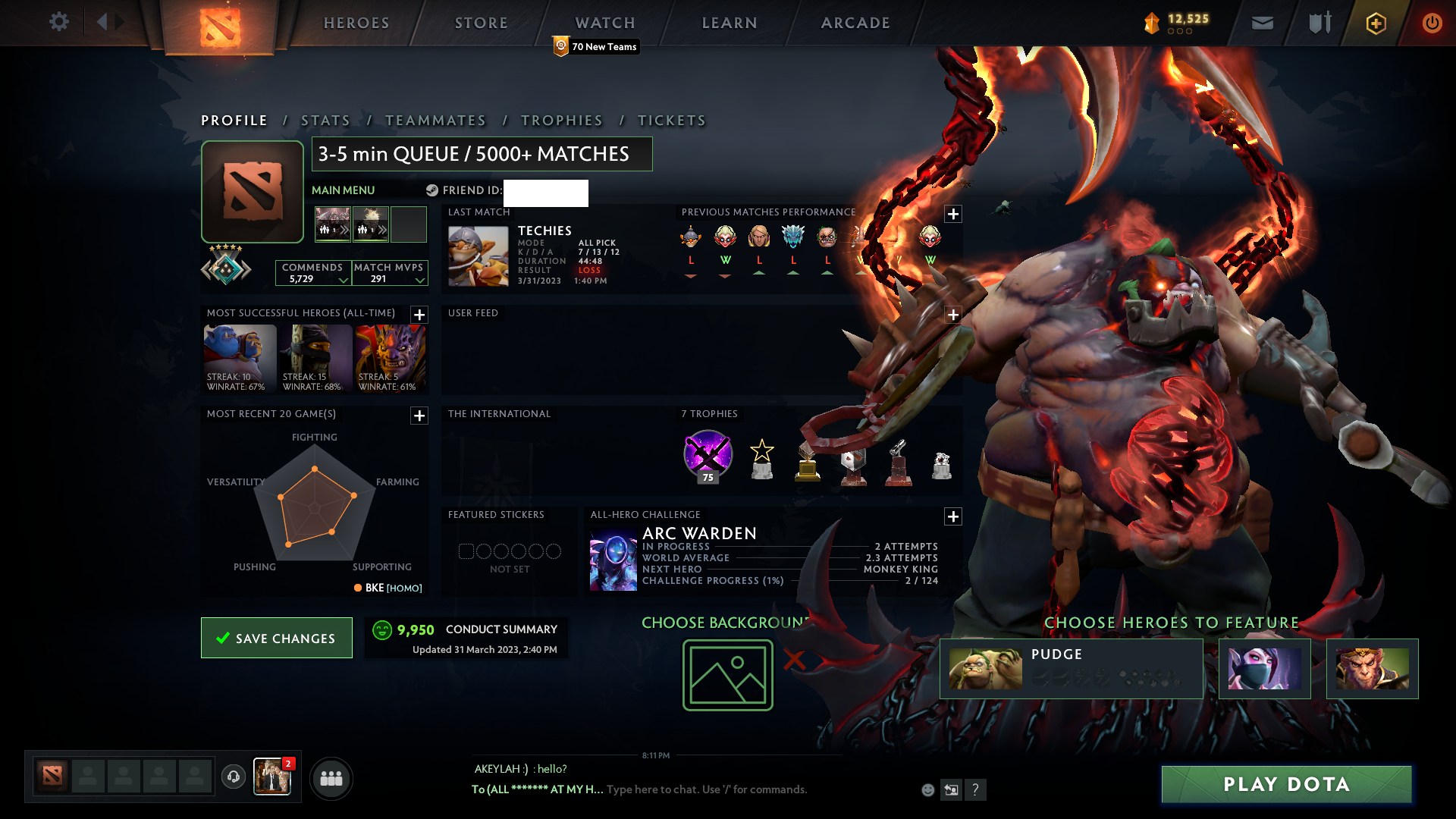Click the Choose Background image picker
The image size is (1456, 819).
tap(726, 675)
